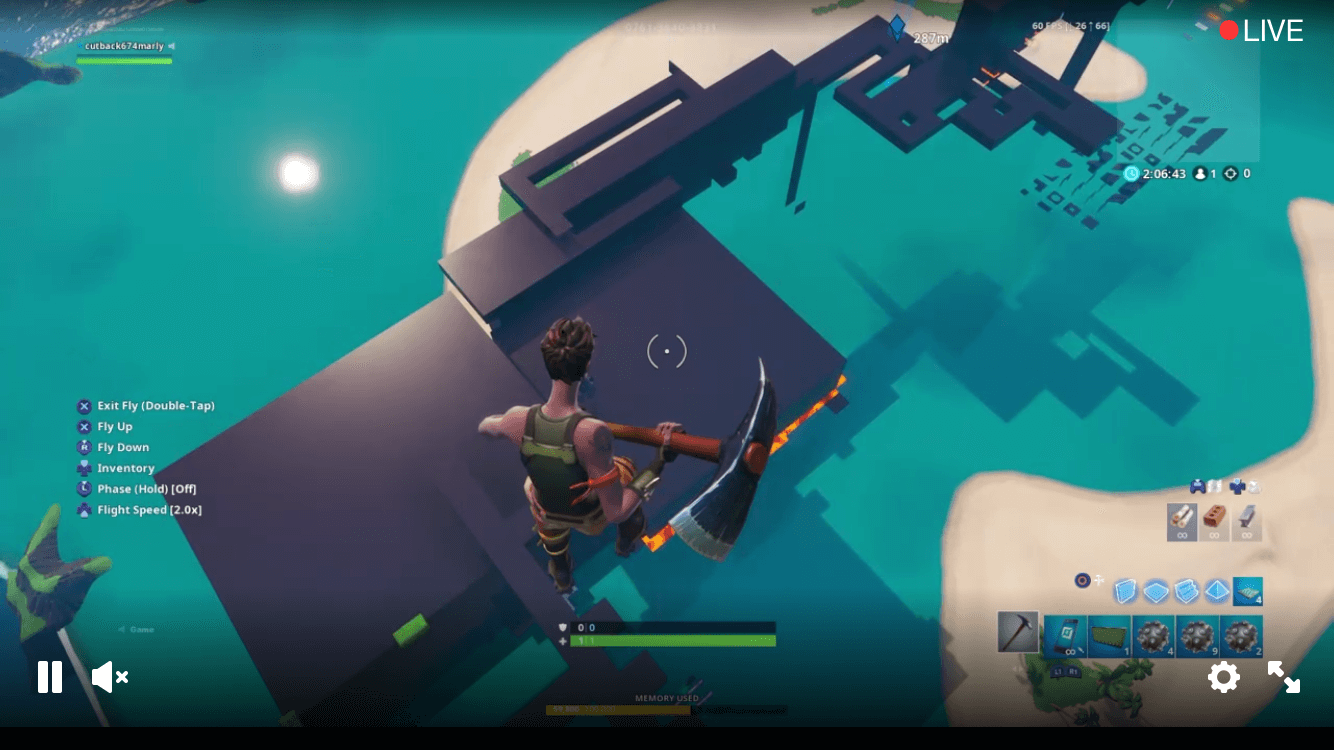Choose the spiked mine stack of 2
This screenshot has width=1334, height=750.
(x=1241, y=636)
